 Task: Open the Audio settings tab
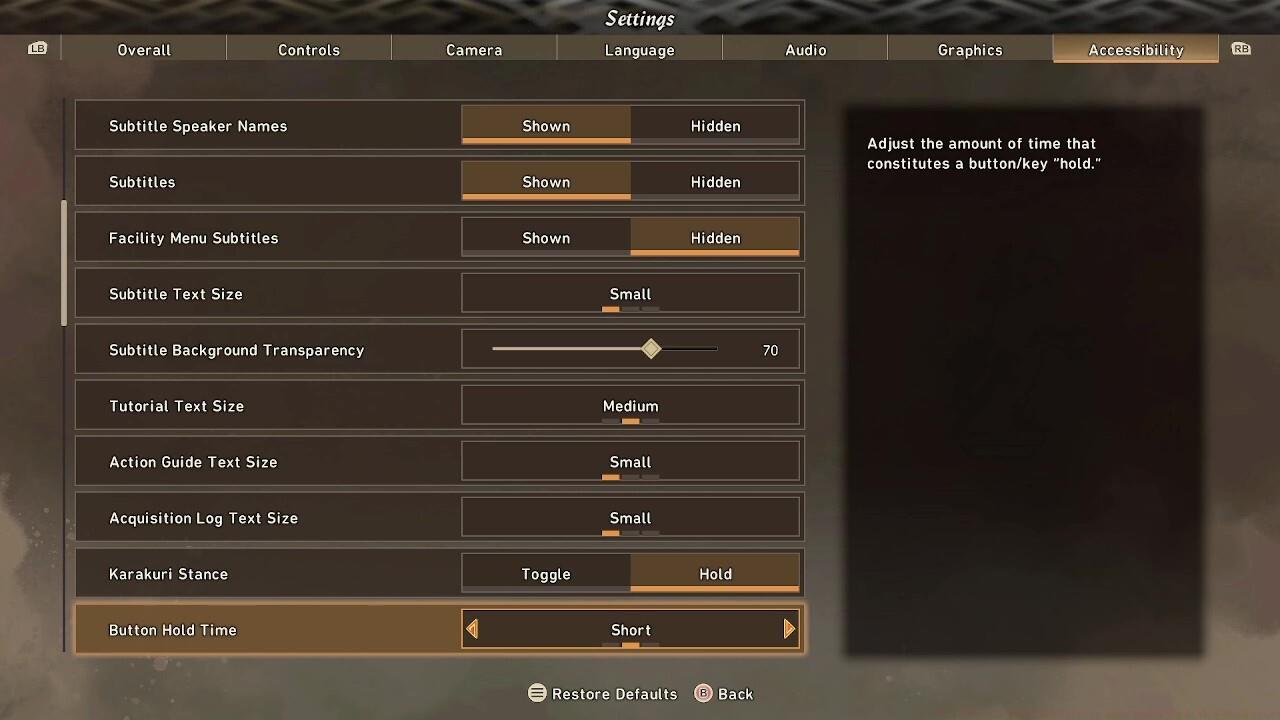pos(805,50)
